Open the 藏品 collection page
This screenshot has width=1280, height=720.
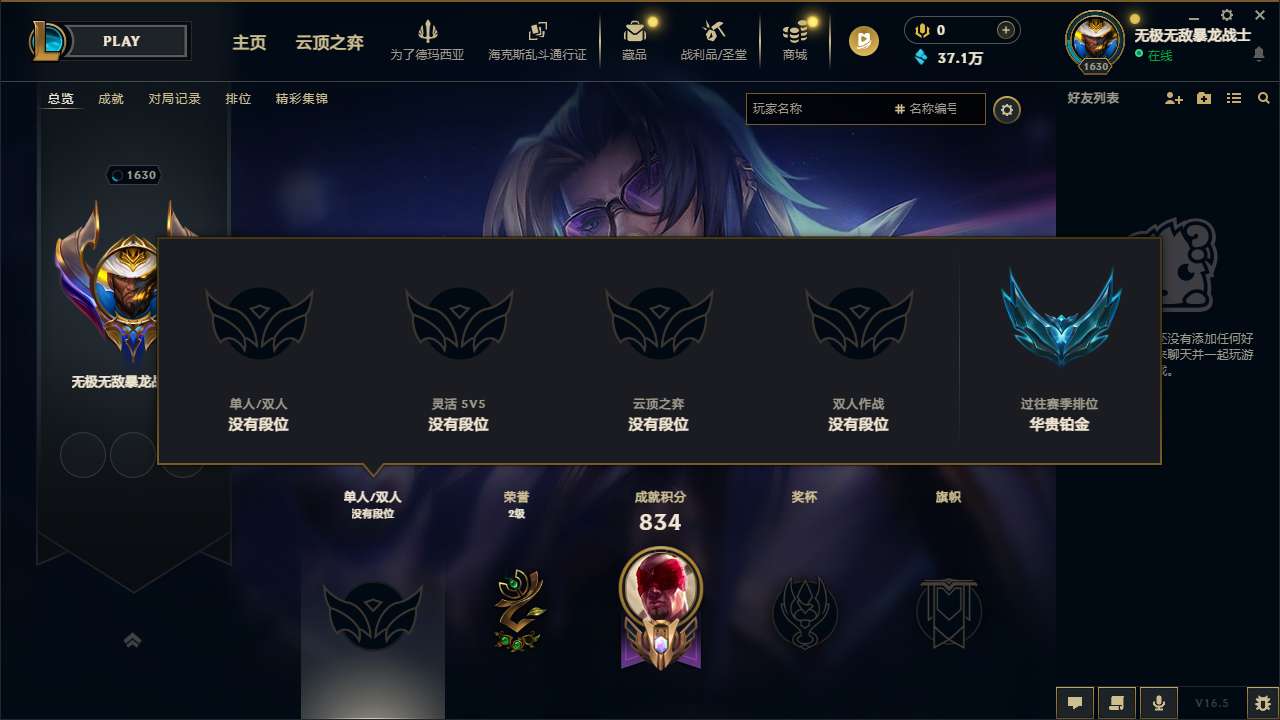tap(635, 40)
